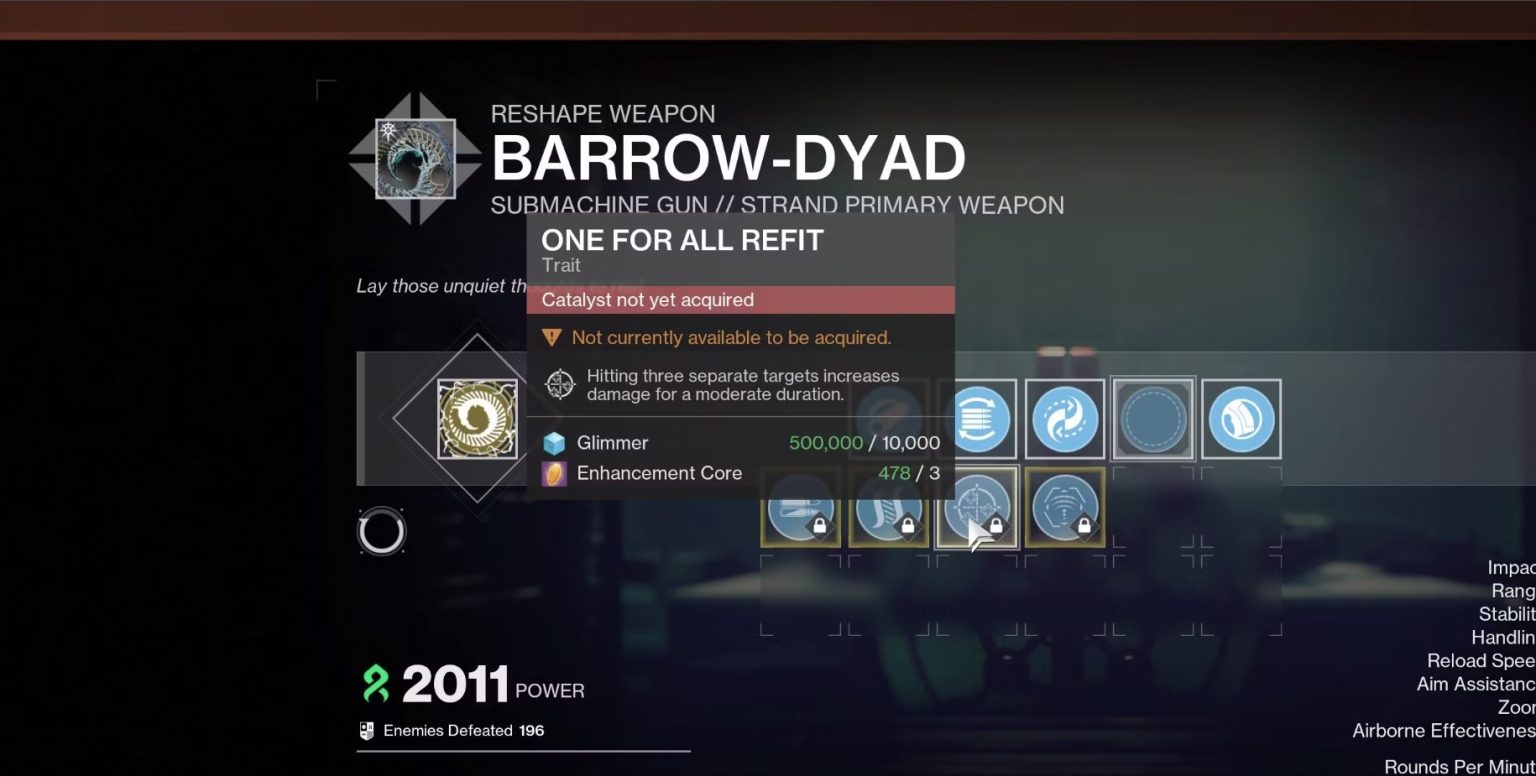Click the rightmost barrel perk icon
This screenshot has height=776, width=1536.
point(1242,418)
